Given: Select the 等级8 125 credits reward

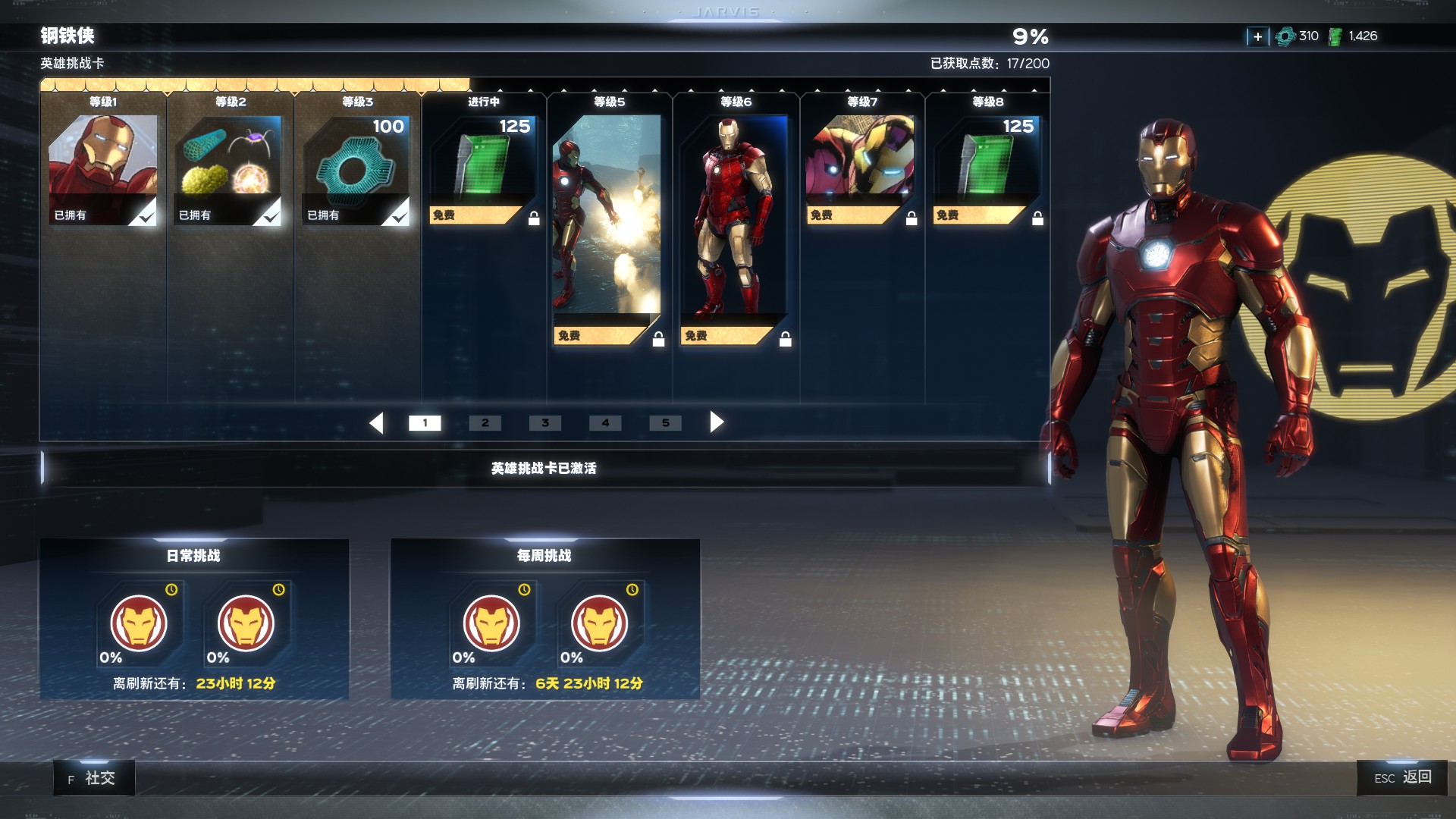Looking at the screenshot, I should pyautogui.click(x=987, y=170).
